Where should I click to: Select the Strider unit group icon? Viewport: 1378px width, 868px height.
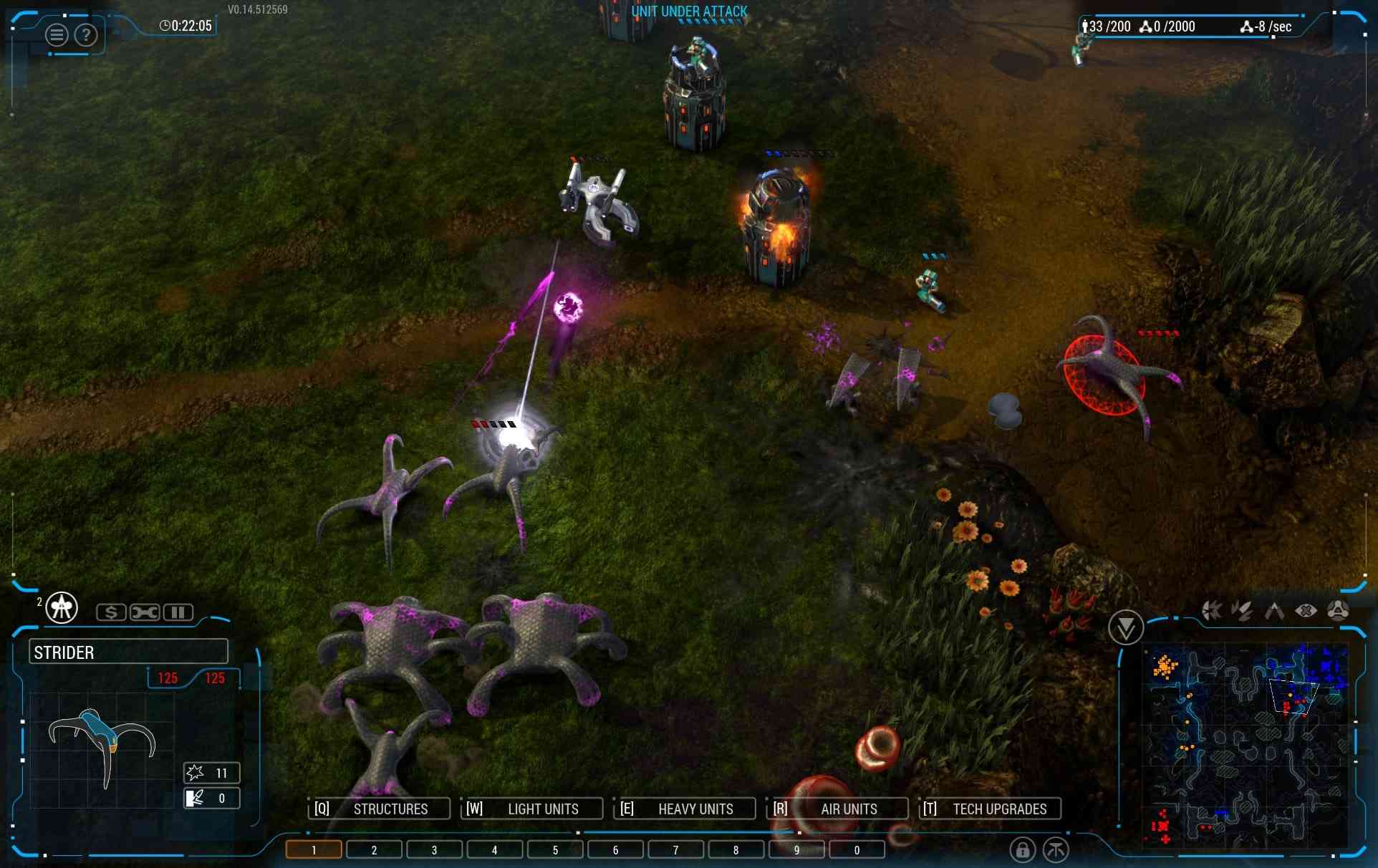tap(62, 608)
